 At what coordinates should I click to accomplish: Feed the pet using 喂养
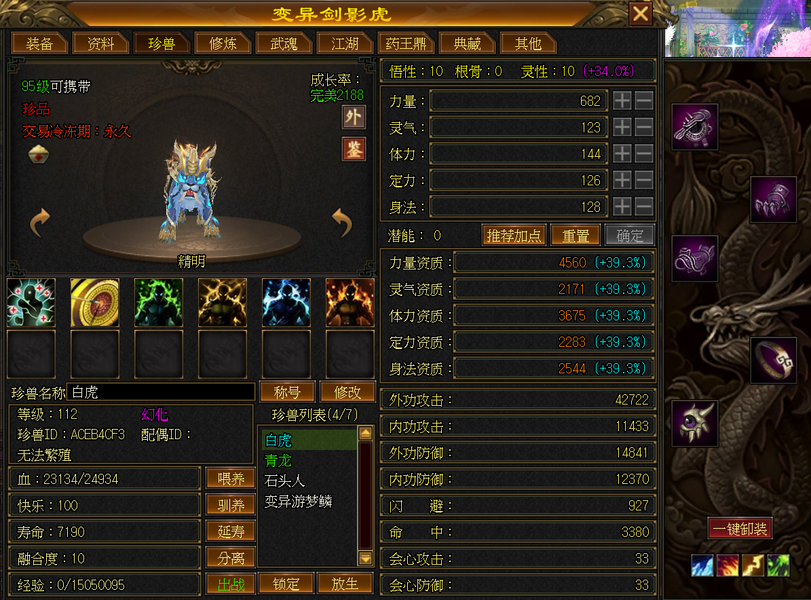[231, 479]
